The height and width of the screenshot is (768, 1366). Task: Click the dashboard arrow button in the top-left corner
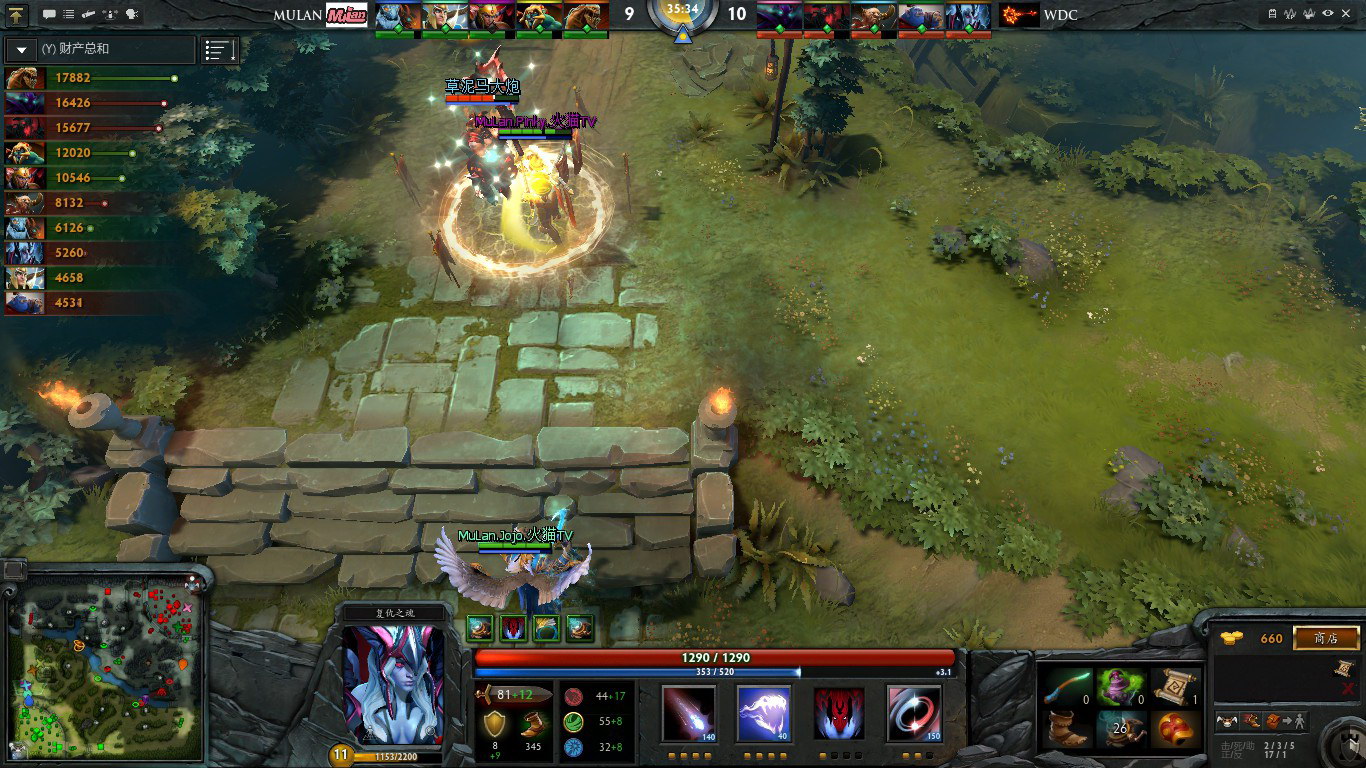tap(17, 15)
